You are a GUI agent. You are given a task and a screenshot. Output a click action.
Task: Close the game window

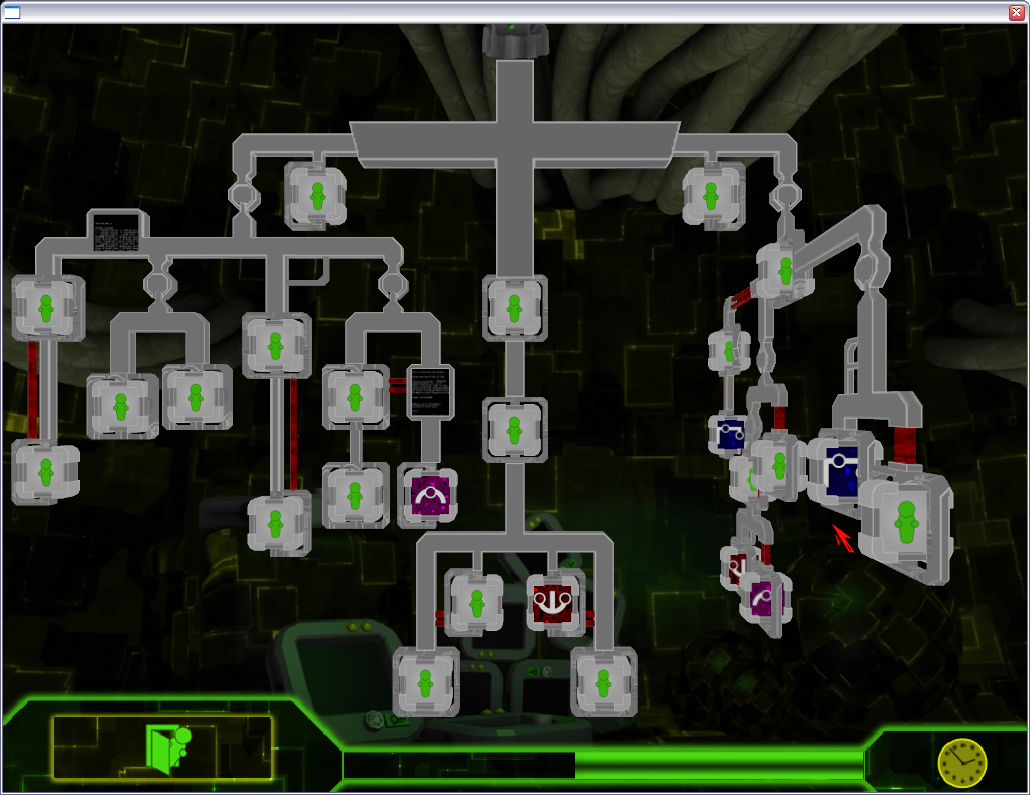(x=1017, y=13)
